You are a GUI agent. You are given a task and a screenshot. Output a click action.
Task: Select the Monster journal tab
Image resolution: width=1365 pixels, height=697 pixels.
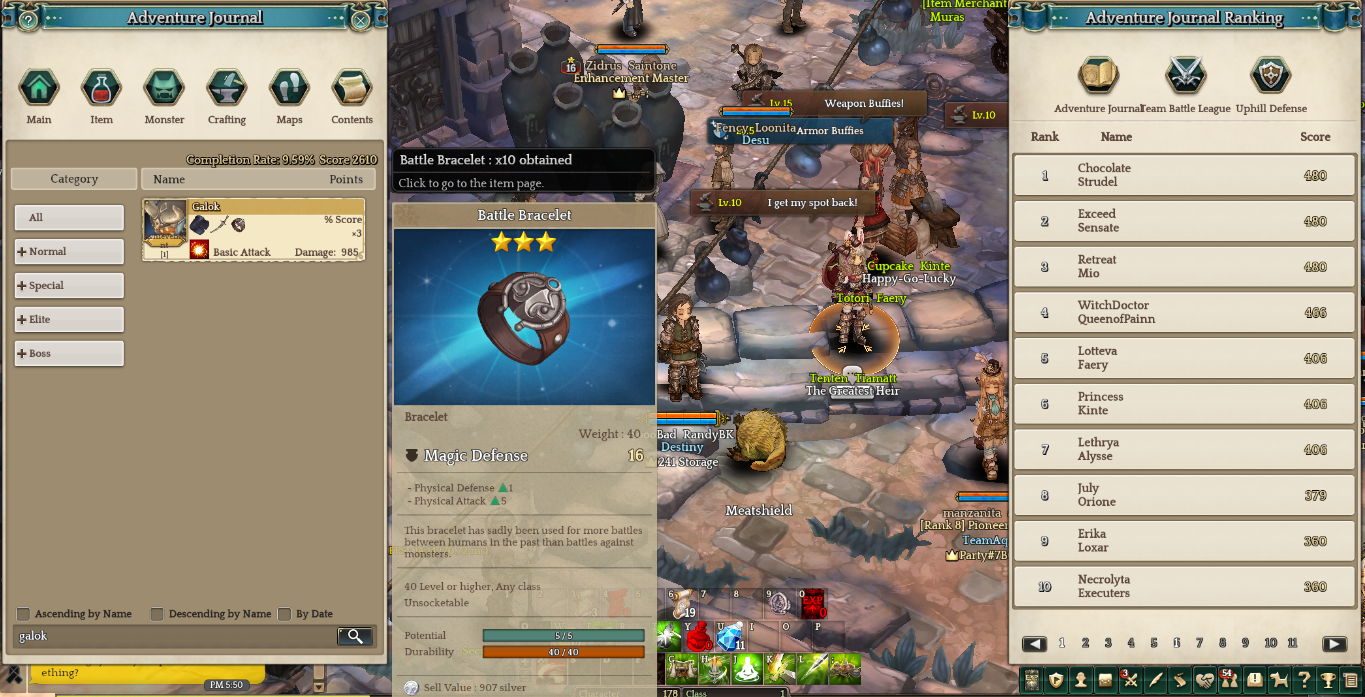[164, 89]
